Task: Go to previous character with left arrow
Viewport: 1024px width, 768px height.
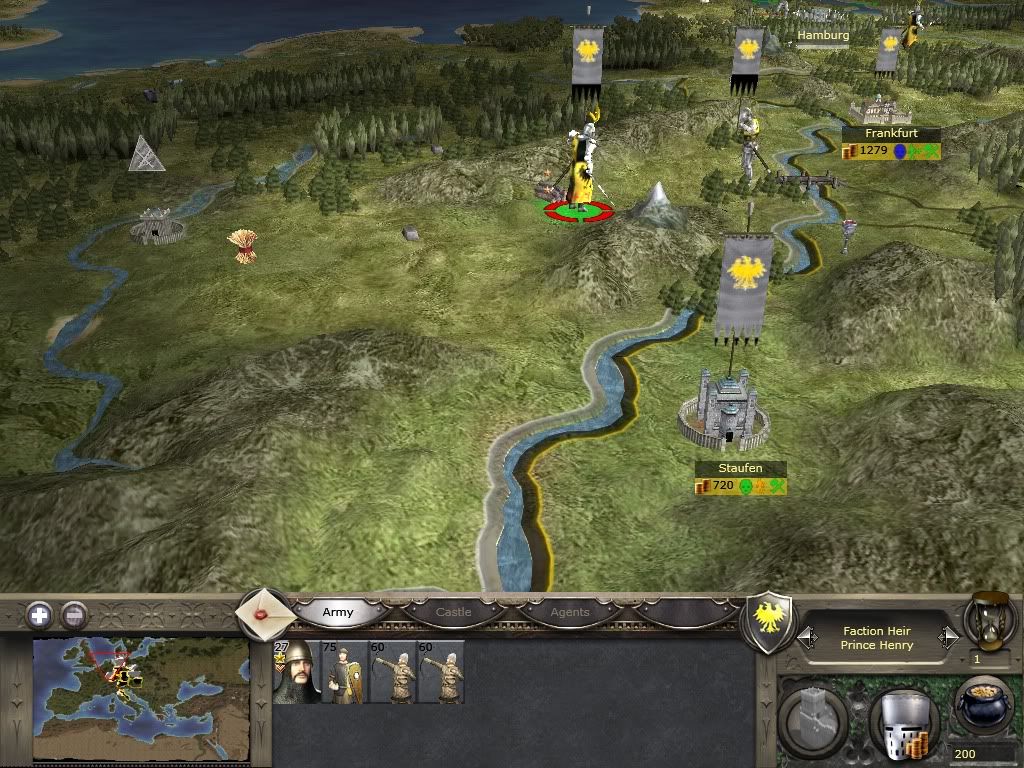Action: pyautogui.click(x=805, y=637)
